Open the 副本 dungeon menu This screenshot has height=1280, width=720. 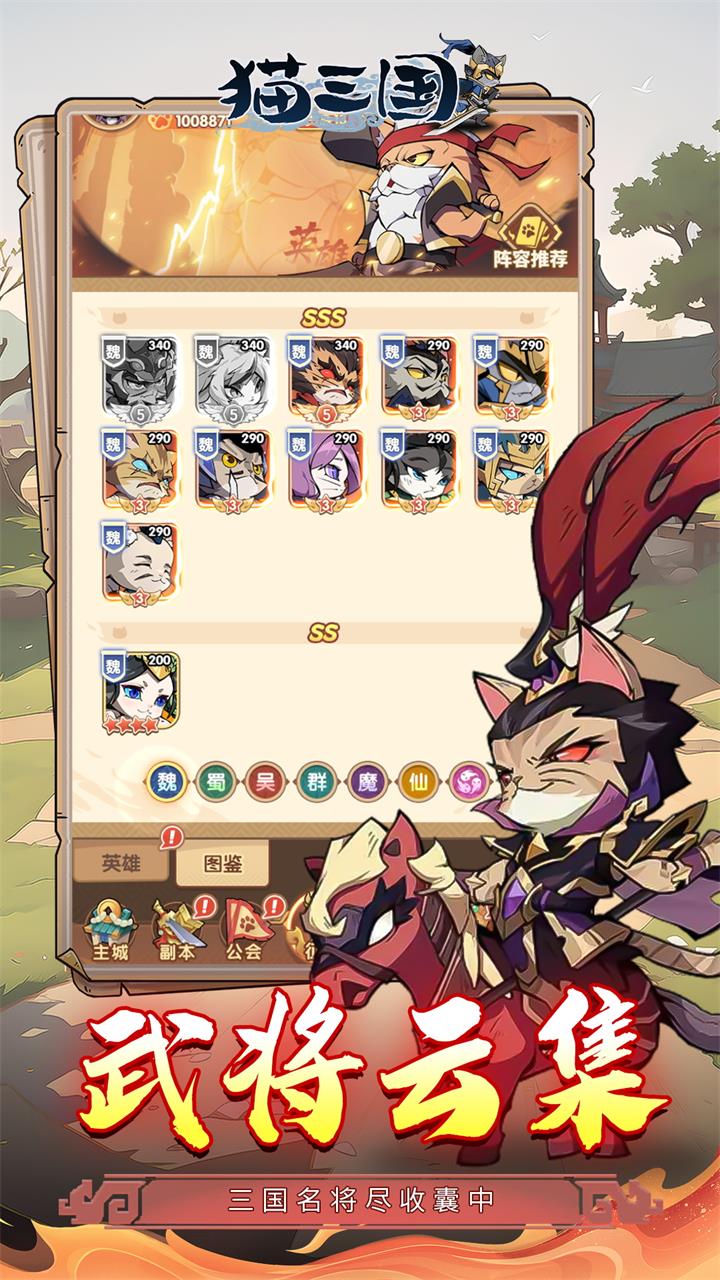point(178,927)
